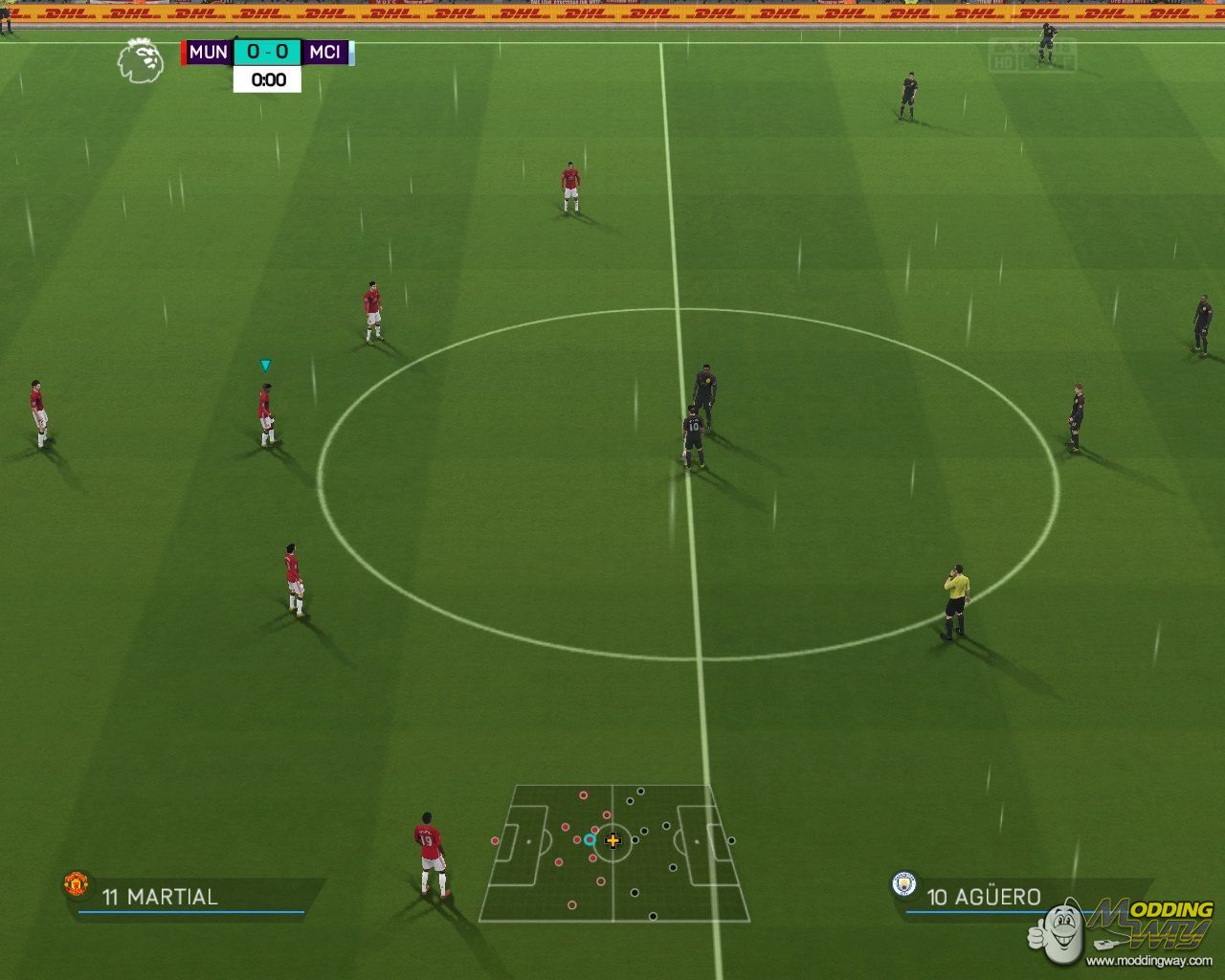This screenshot has height=980, width=1225.
Task: Select the Premier League lion logo
Action: point(140,60)
